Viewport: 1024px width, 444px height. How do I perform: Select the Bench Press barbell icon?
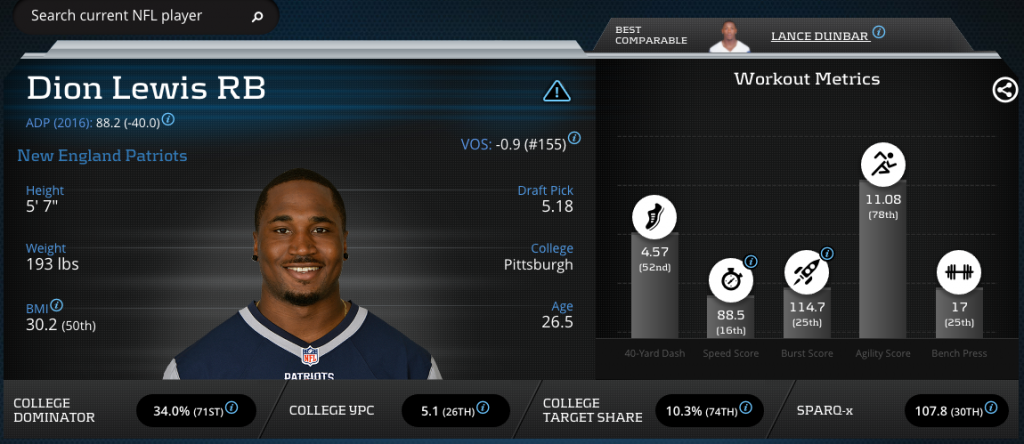pyautogui.click(x=958, y=271)
